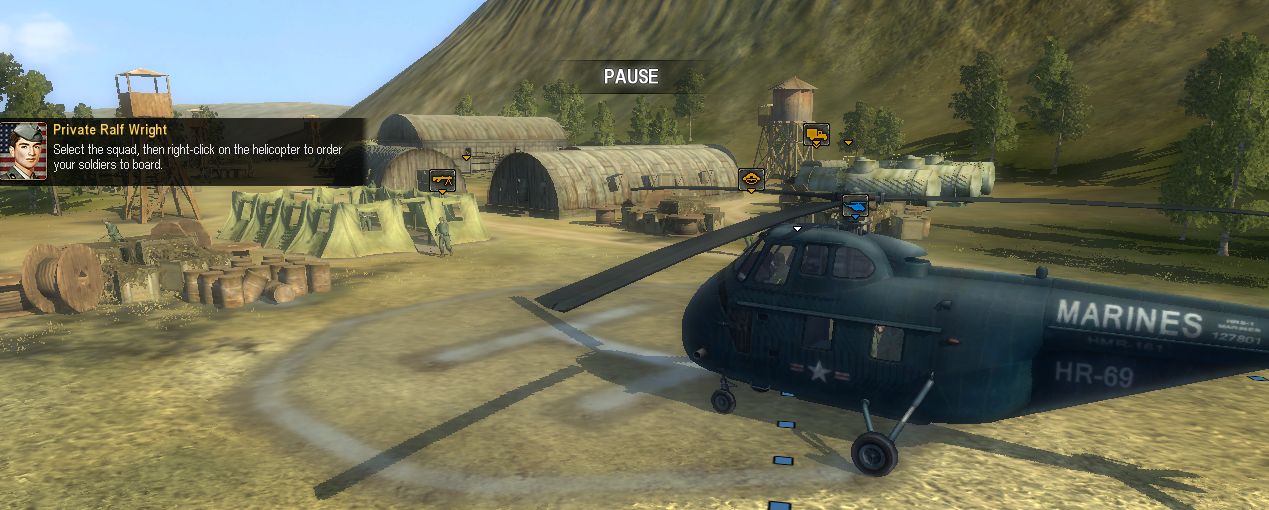The image size is (1269, 510).
Task: Select the blue helicopter unit marker
Action: click(x=856, y=205)
